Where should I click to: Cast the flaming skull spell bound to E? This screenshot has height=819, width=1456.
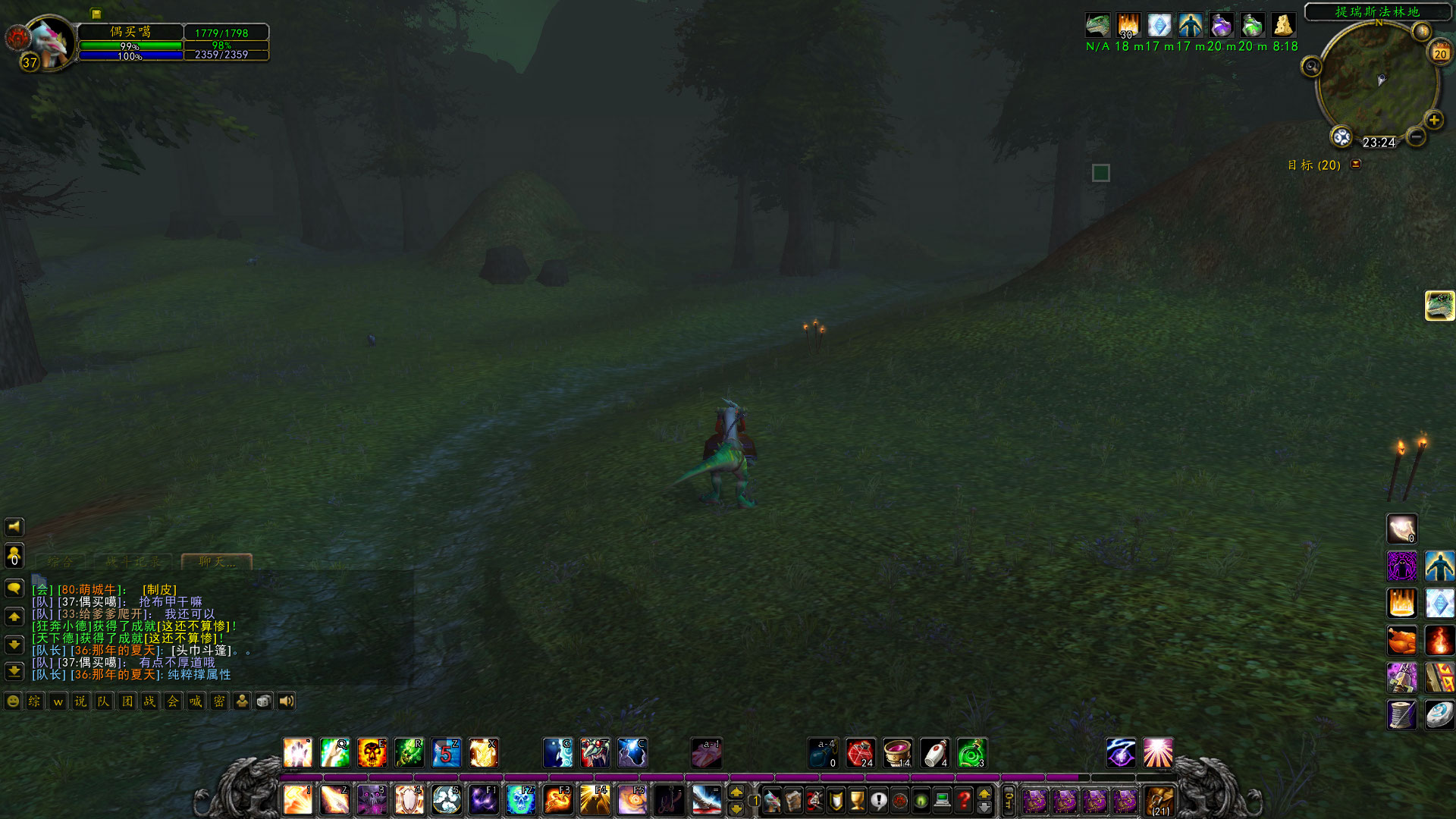tap(372, 752)
